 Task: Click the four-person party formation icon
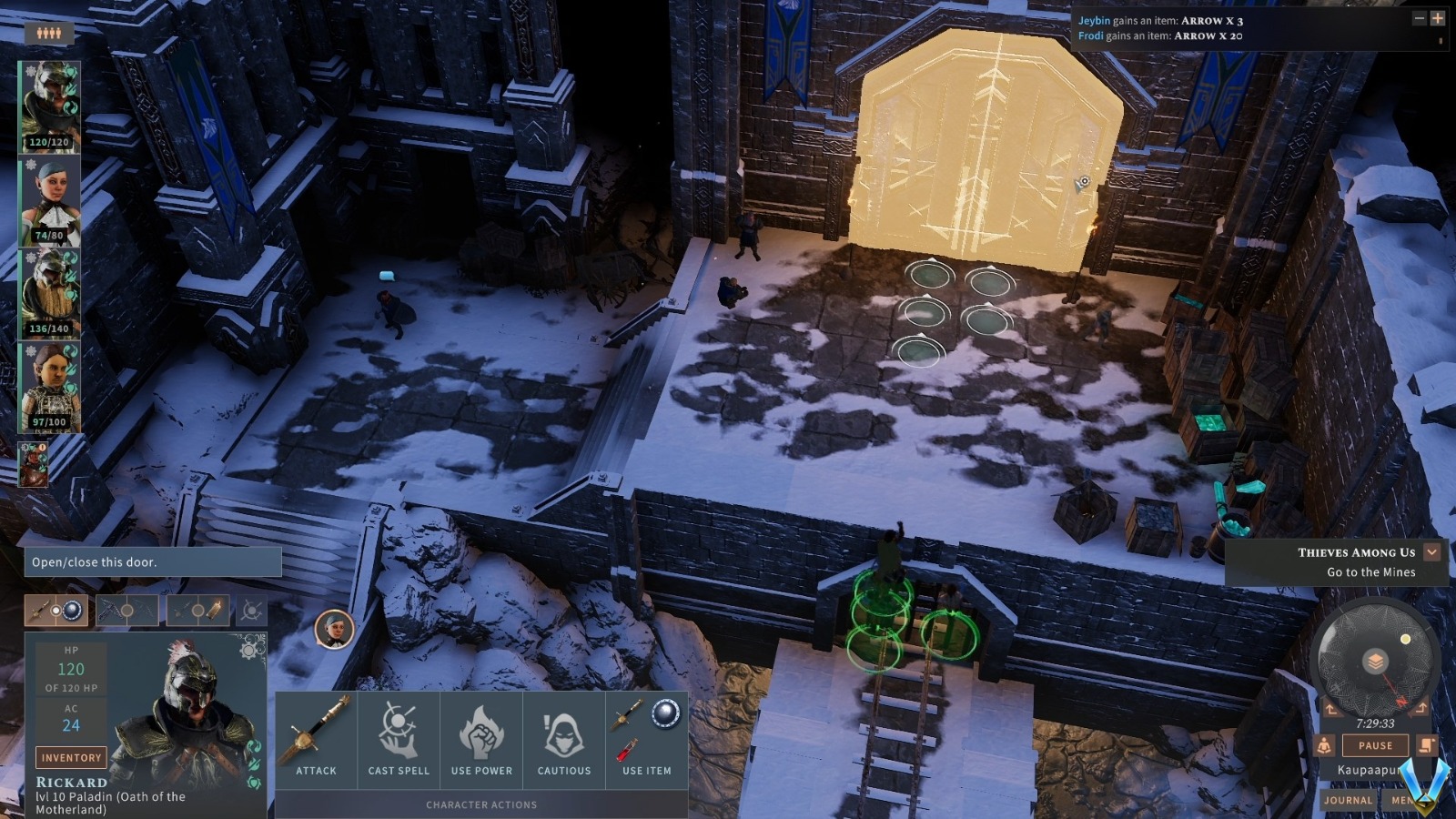(x=50, y=31)
